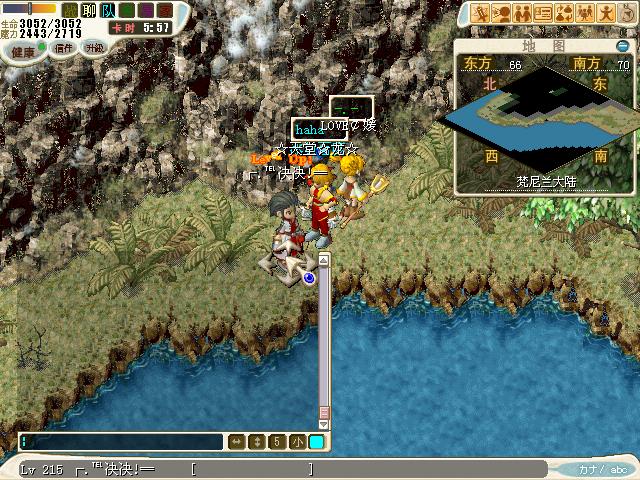Pick the cyan chat color swatch
The width and height of the screenshot is (640, 480).
click(x=316, y=441)
